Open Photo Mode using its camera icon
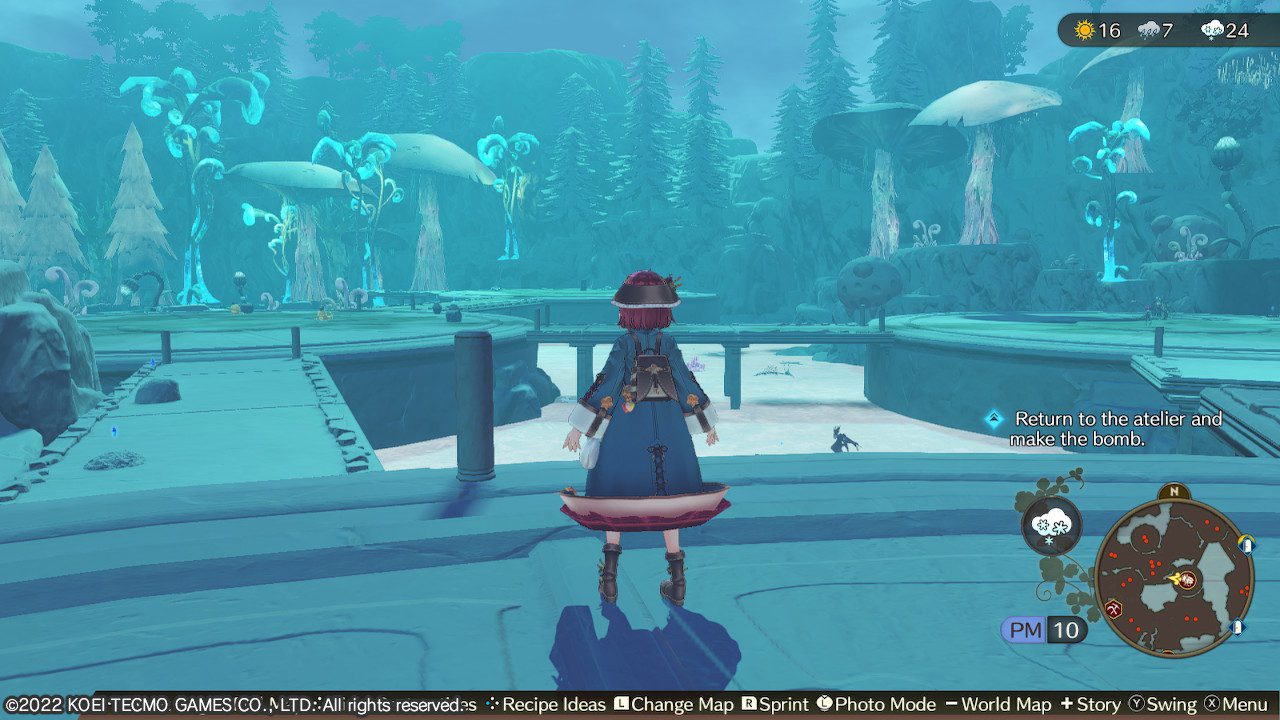1280x720 pixels. pyautogui.click(x=823, y=704)
